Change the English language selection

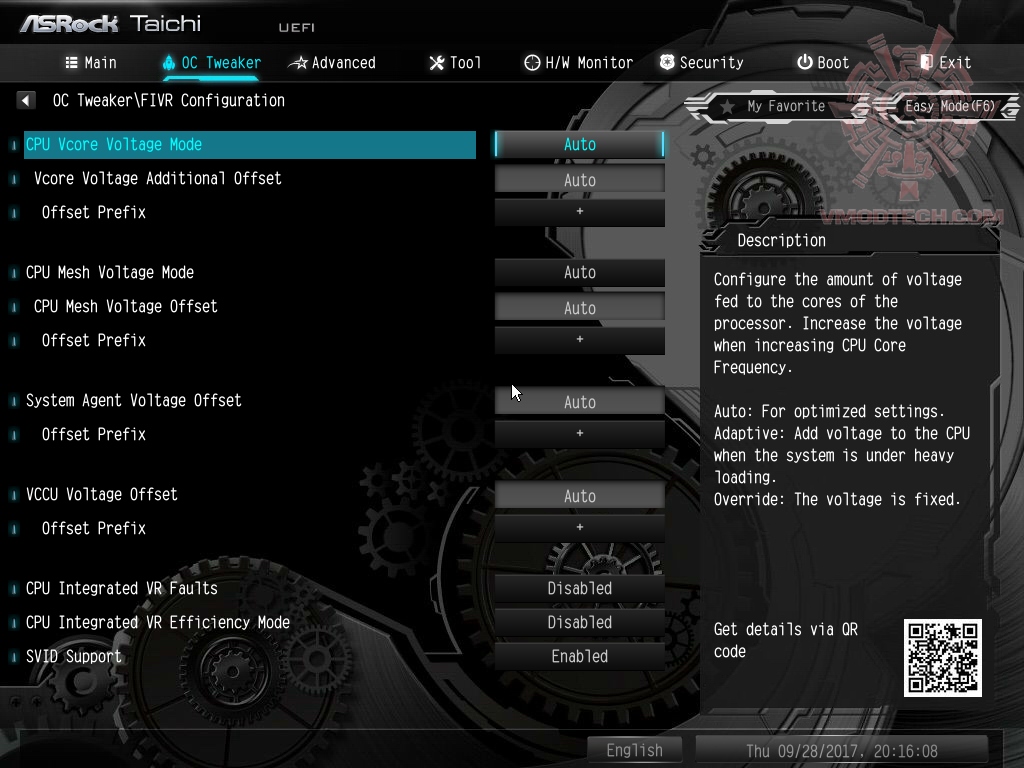pos(634,750)
